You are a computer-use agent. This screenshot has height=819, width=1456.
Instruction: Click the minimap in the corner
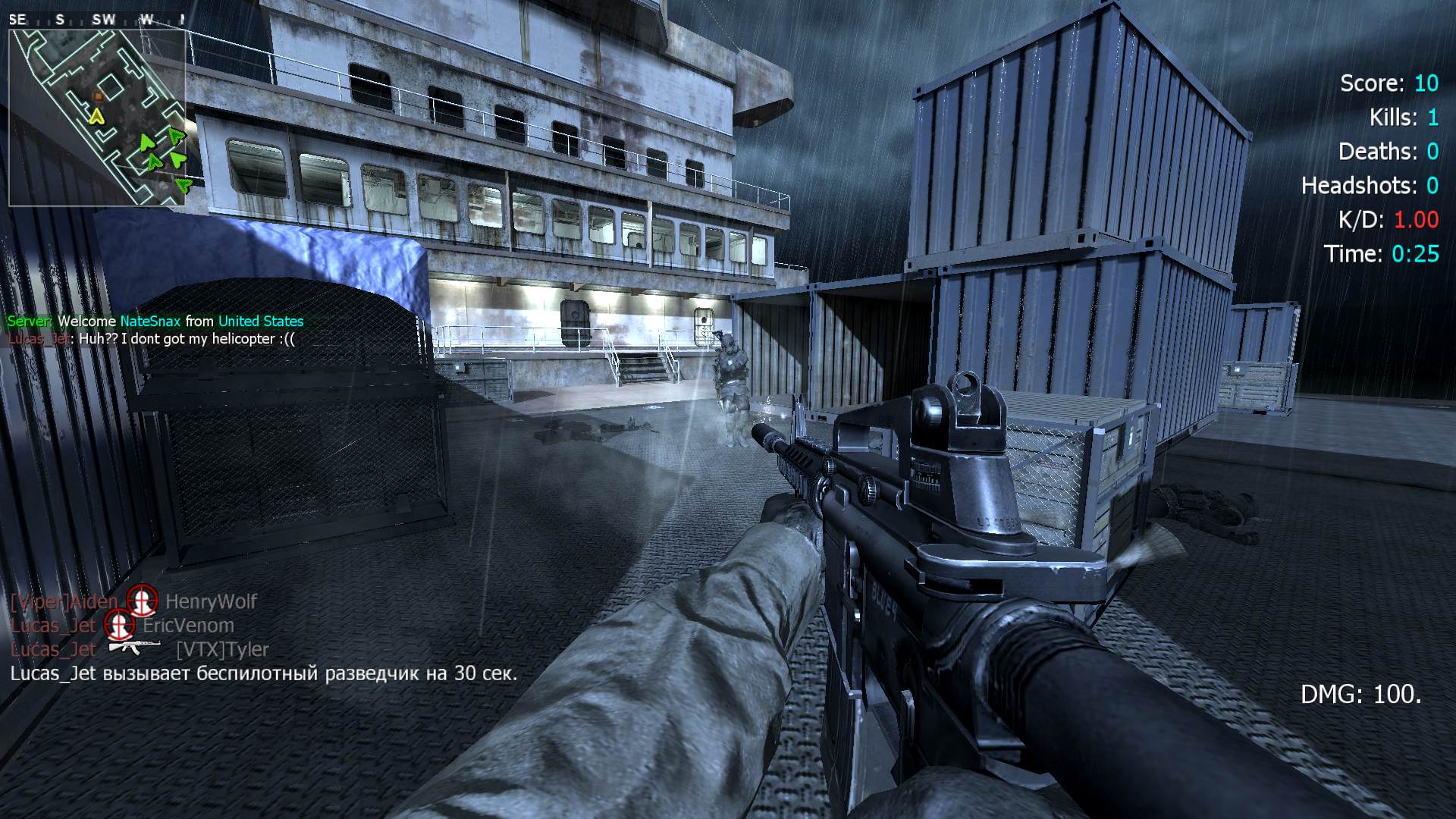point(97,118)
